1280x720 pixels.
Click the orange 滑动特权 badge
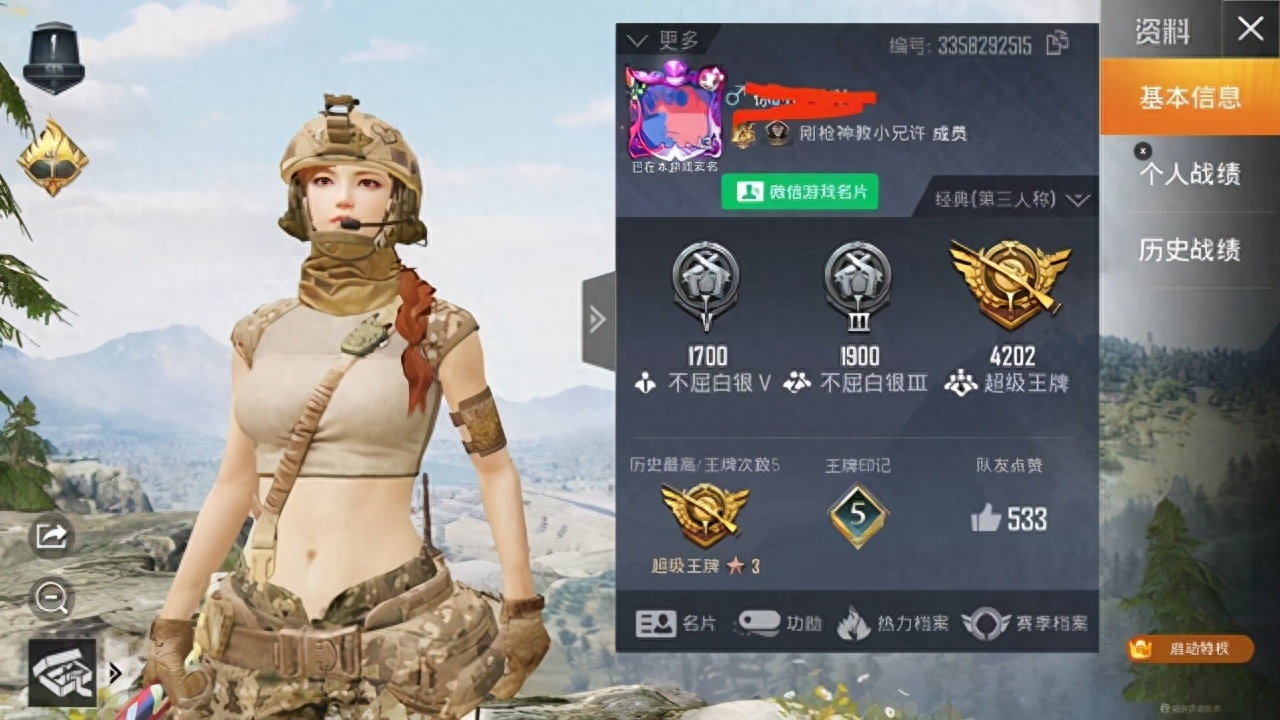coord(1190,650)
